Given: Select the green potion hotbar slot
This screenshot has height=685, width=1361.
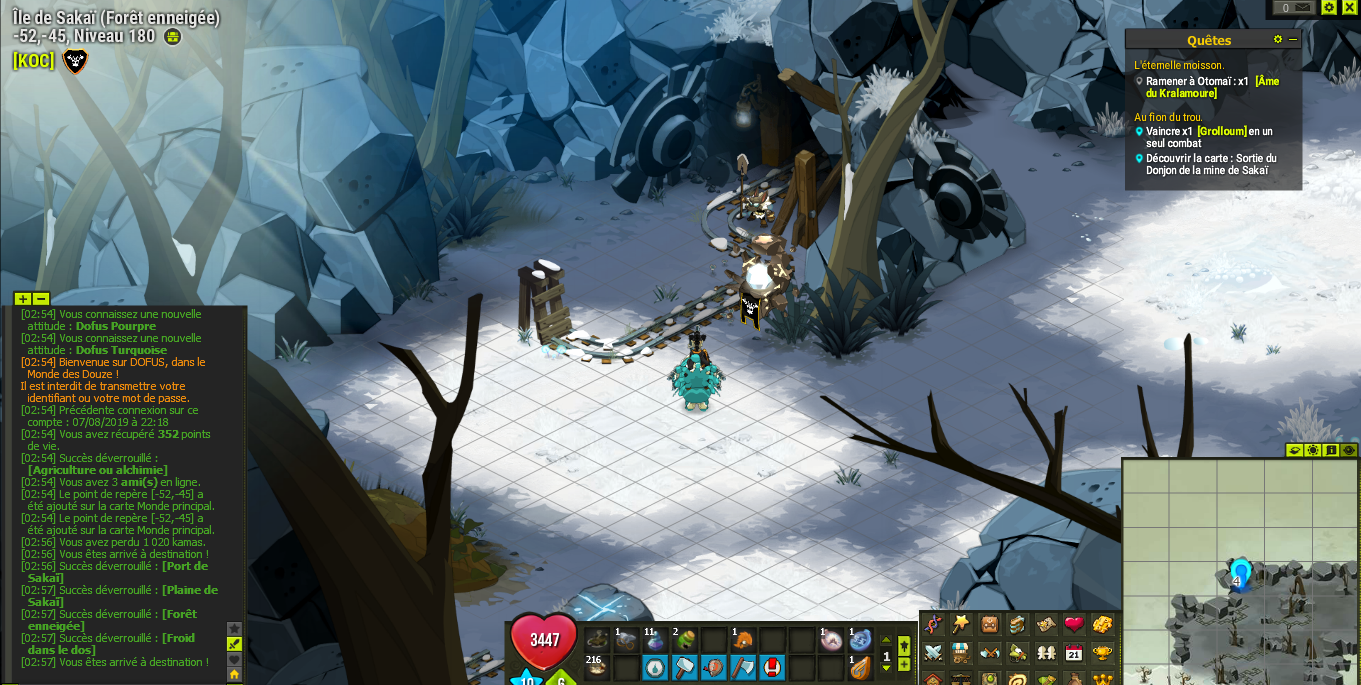Looking at the screenshot, I should (x=684, y=640).
